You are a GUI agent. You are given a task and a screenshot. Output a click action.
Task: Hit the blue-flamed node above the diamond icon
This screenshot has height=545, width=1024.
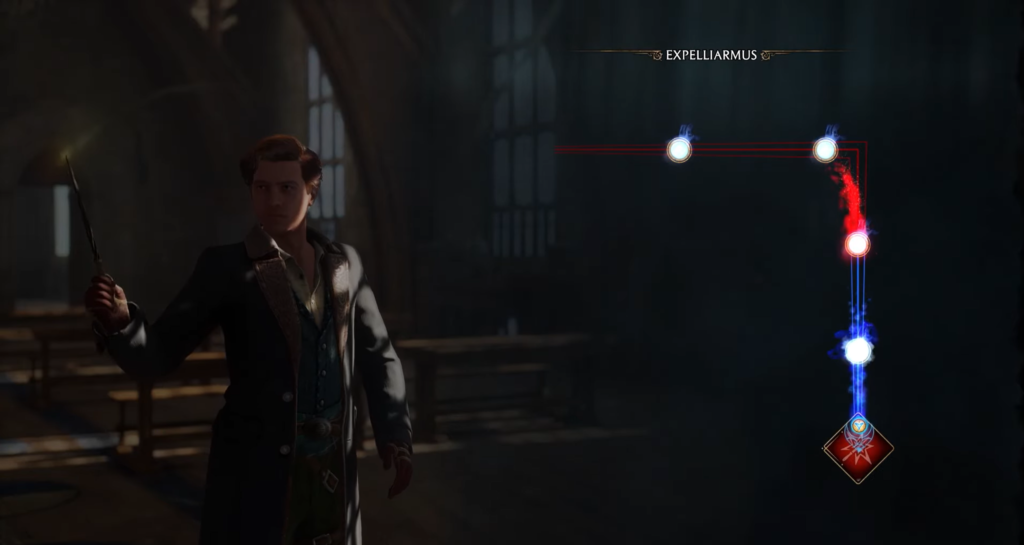point(857,350)
